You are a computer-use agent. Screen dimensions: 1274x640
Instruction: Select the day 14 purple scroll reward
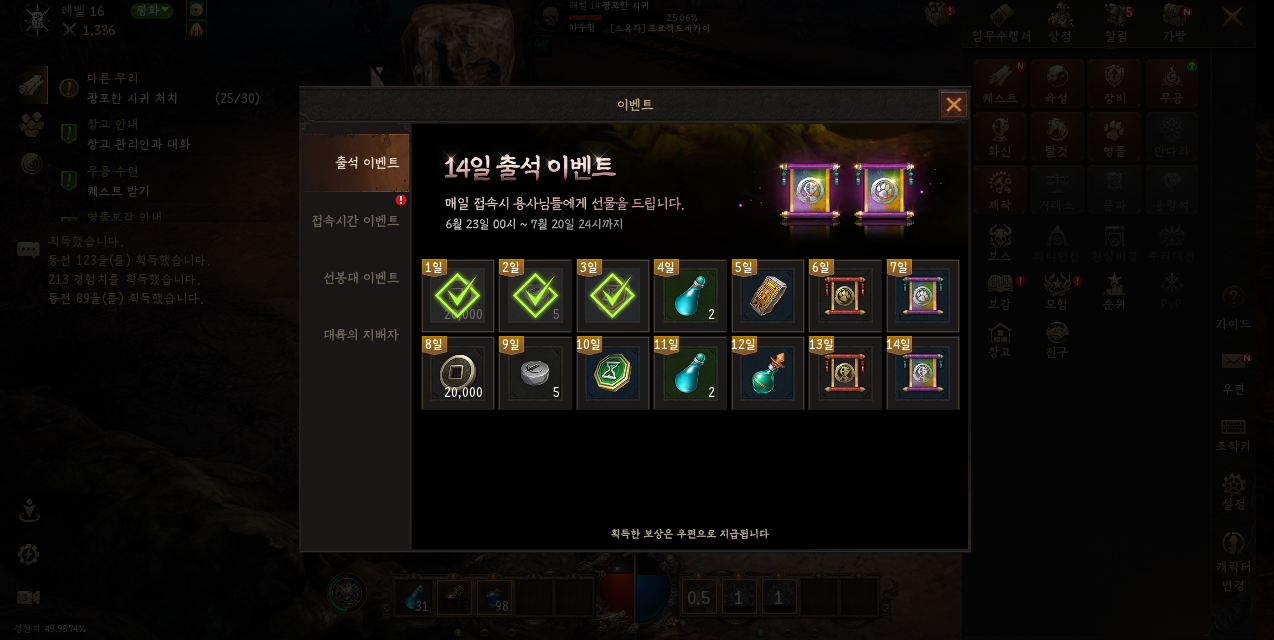922,374
